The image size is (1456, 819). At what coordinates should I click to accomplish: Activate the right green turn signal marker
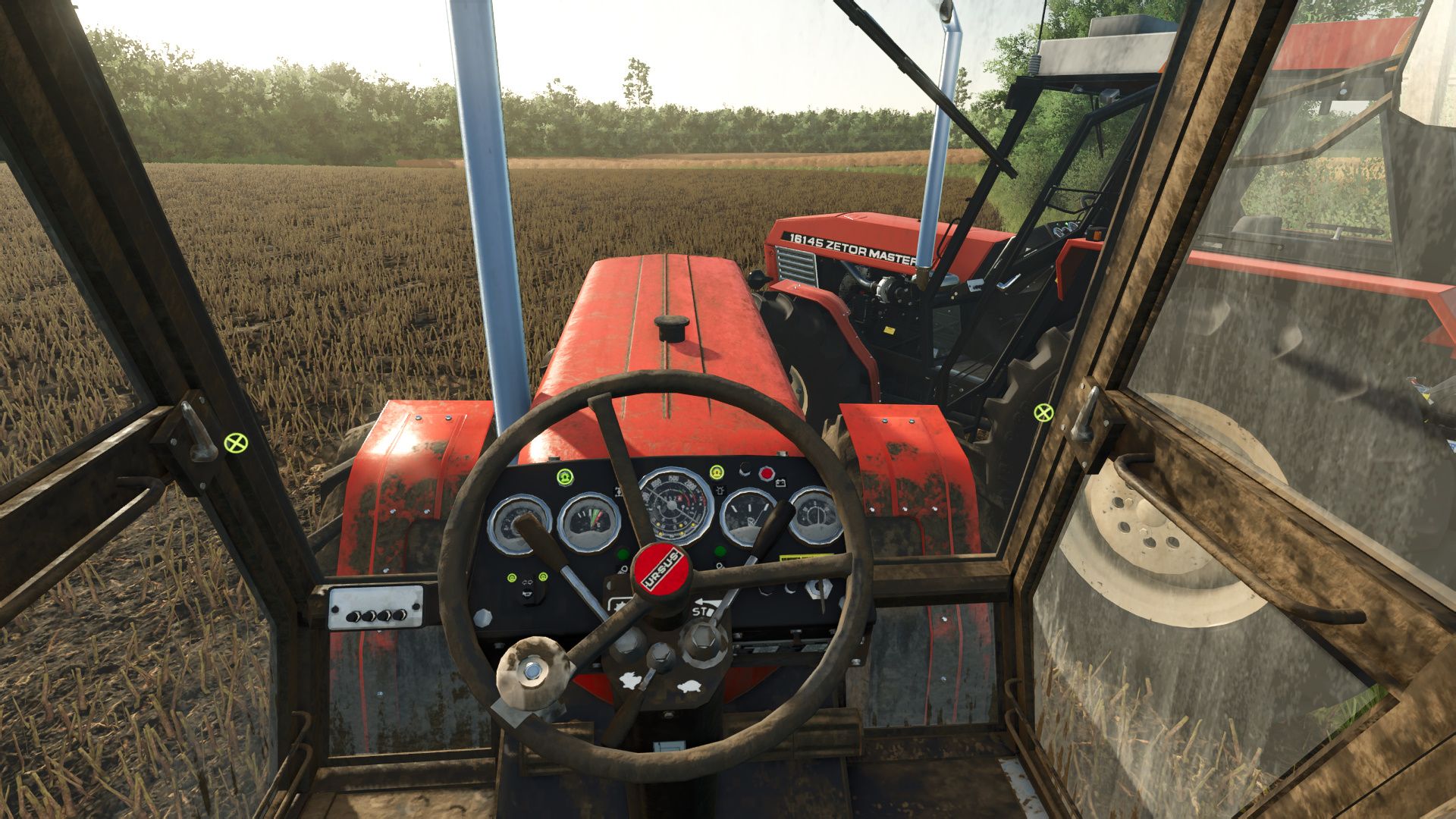(543, 578)
